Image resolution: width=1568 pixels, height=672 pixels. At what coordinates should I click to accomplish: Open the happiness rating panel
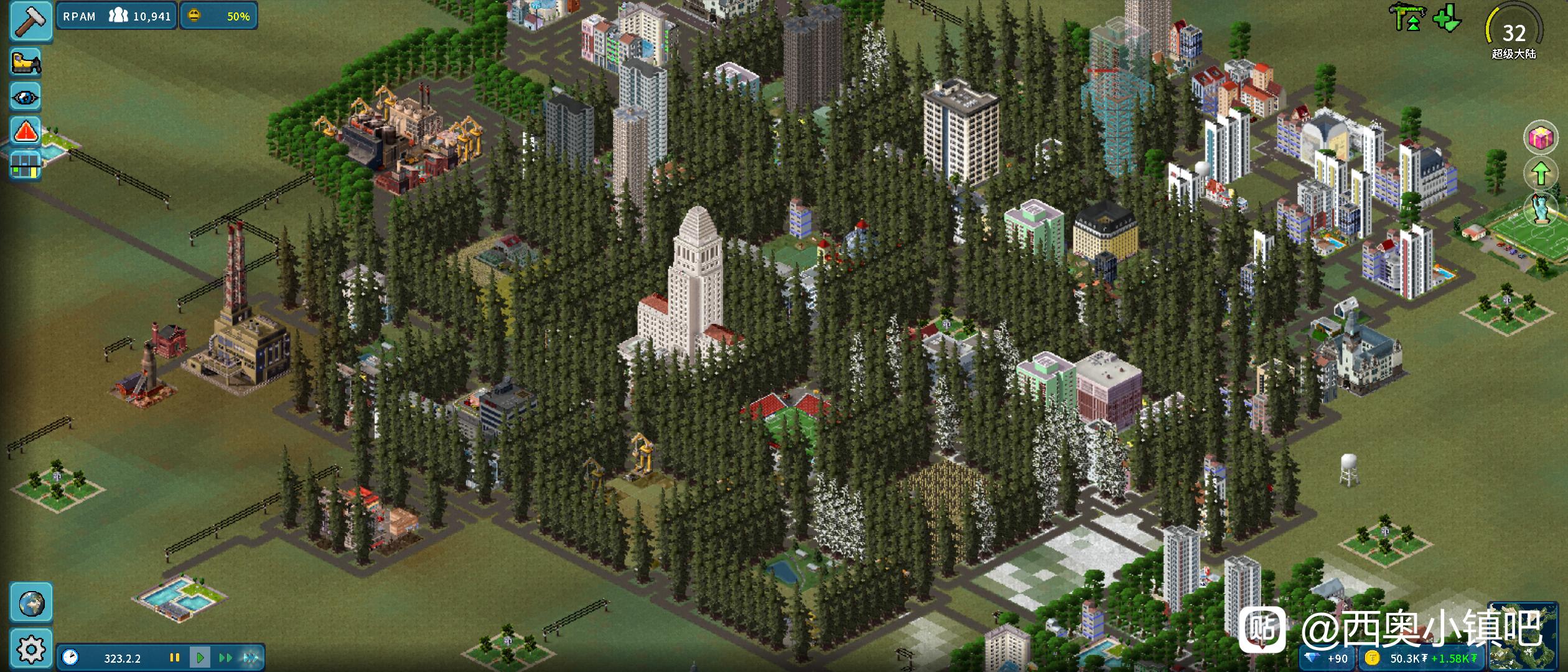pos(219,16)
